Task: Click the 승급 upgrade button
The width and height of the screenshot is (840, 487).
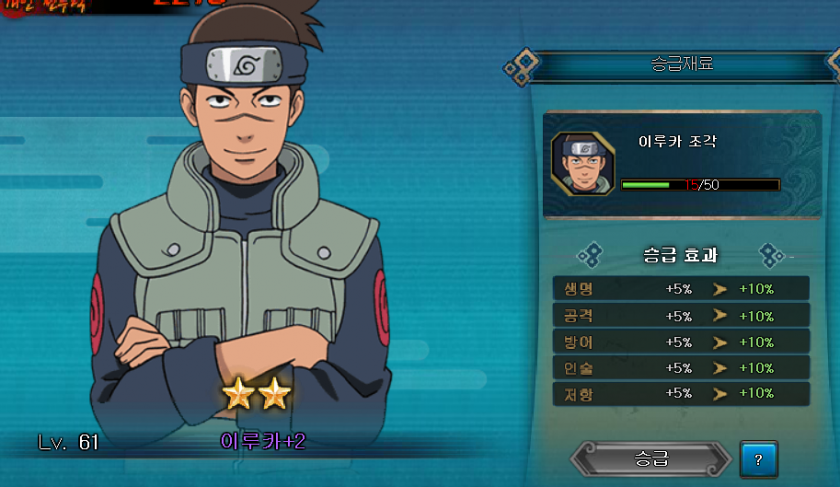Action: point(652,459)
